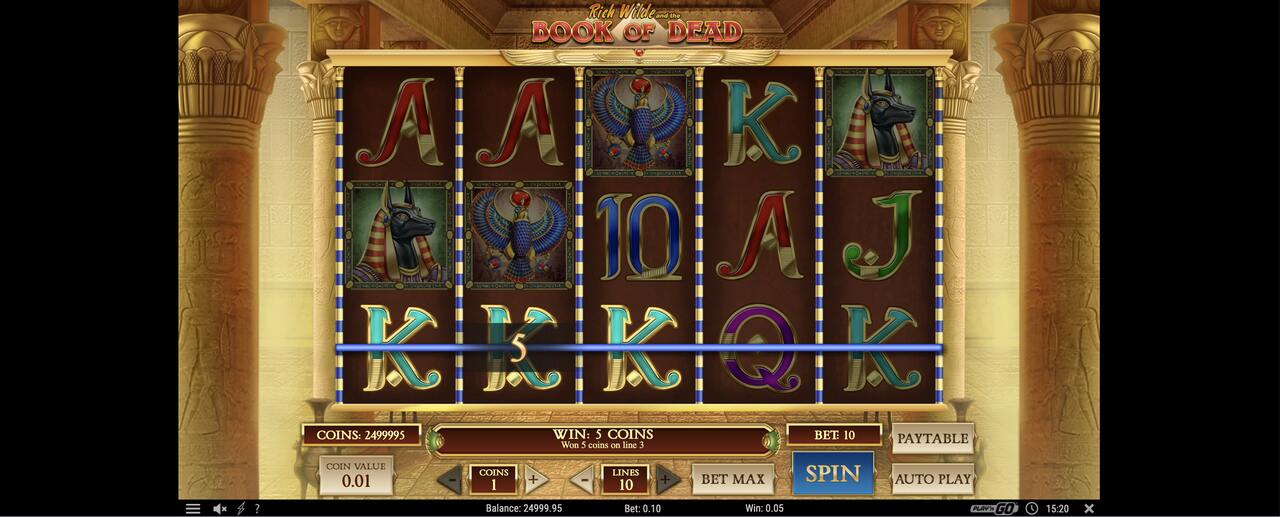Start AUTO PLAY mode
This screenshot has width=1280, height=517.
[932, 479]
